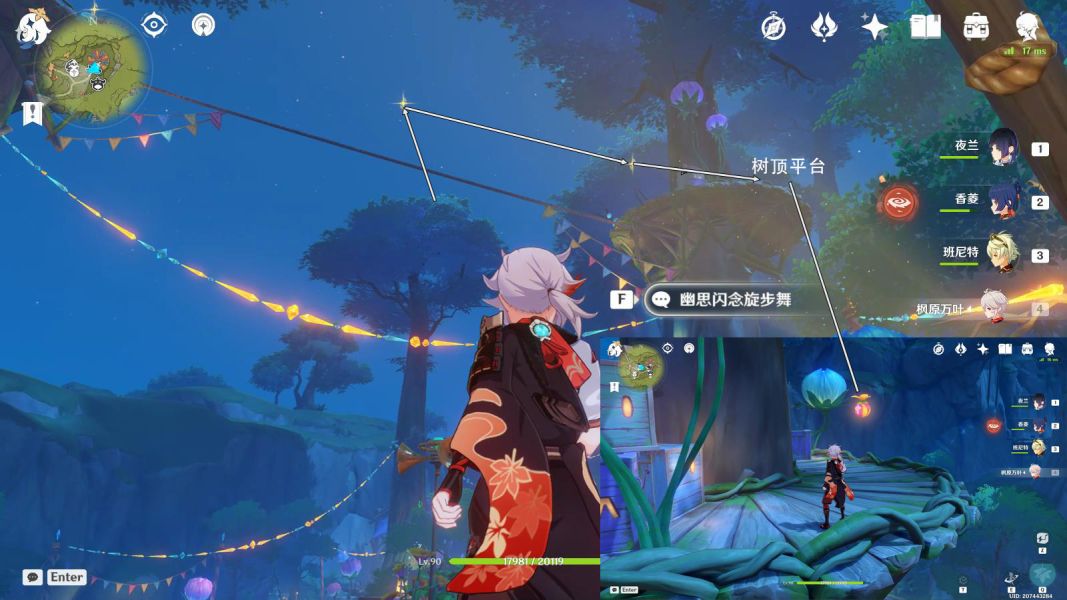
Task: Select 枫原万叶 in the main party list
Action: [993, 307]
